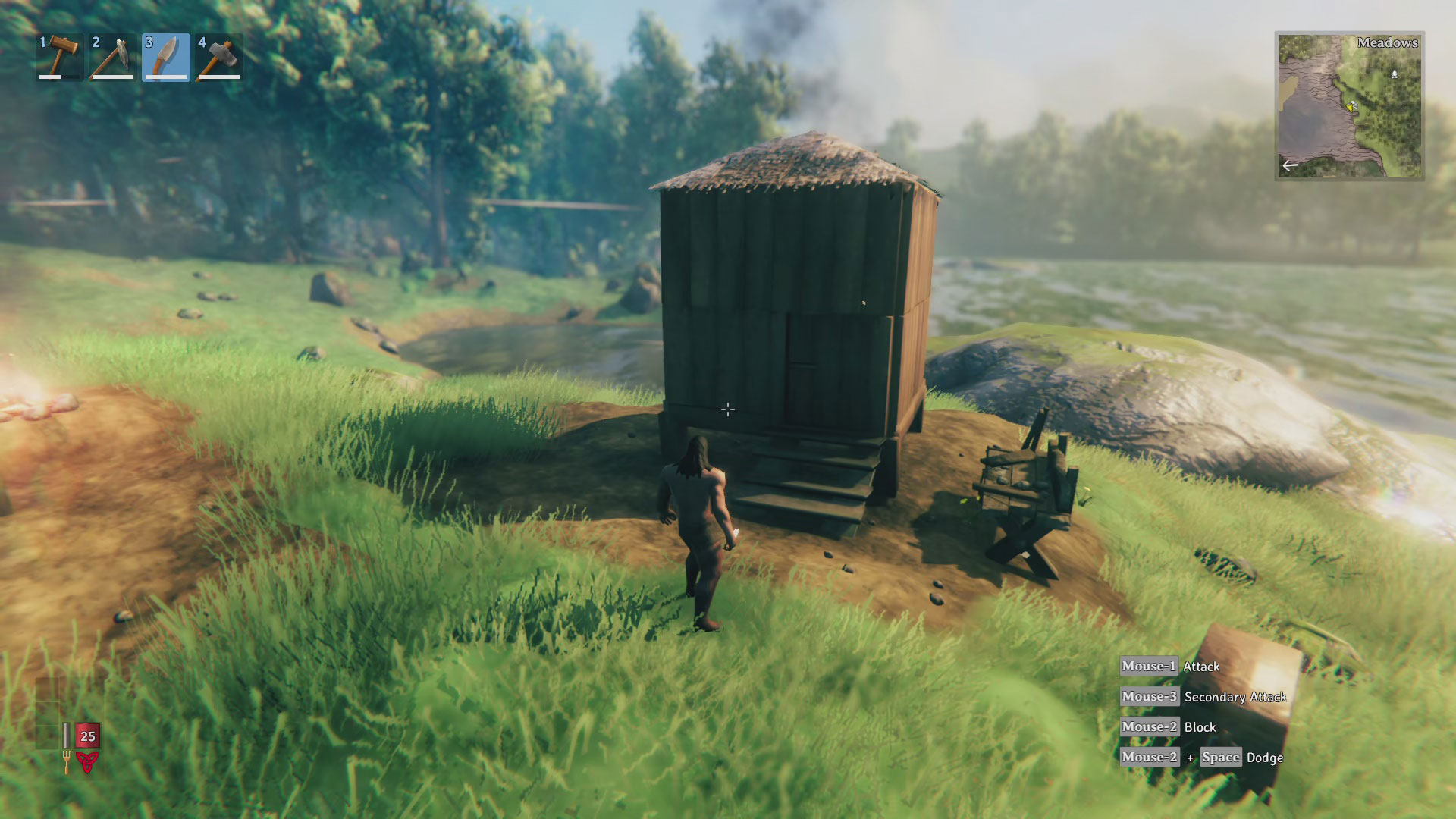Select the stone axe in hotbar slot 2
The image size is (1456, 819).
(x=111, y=59)
